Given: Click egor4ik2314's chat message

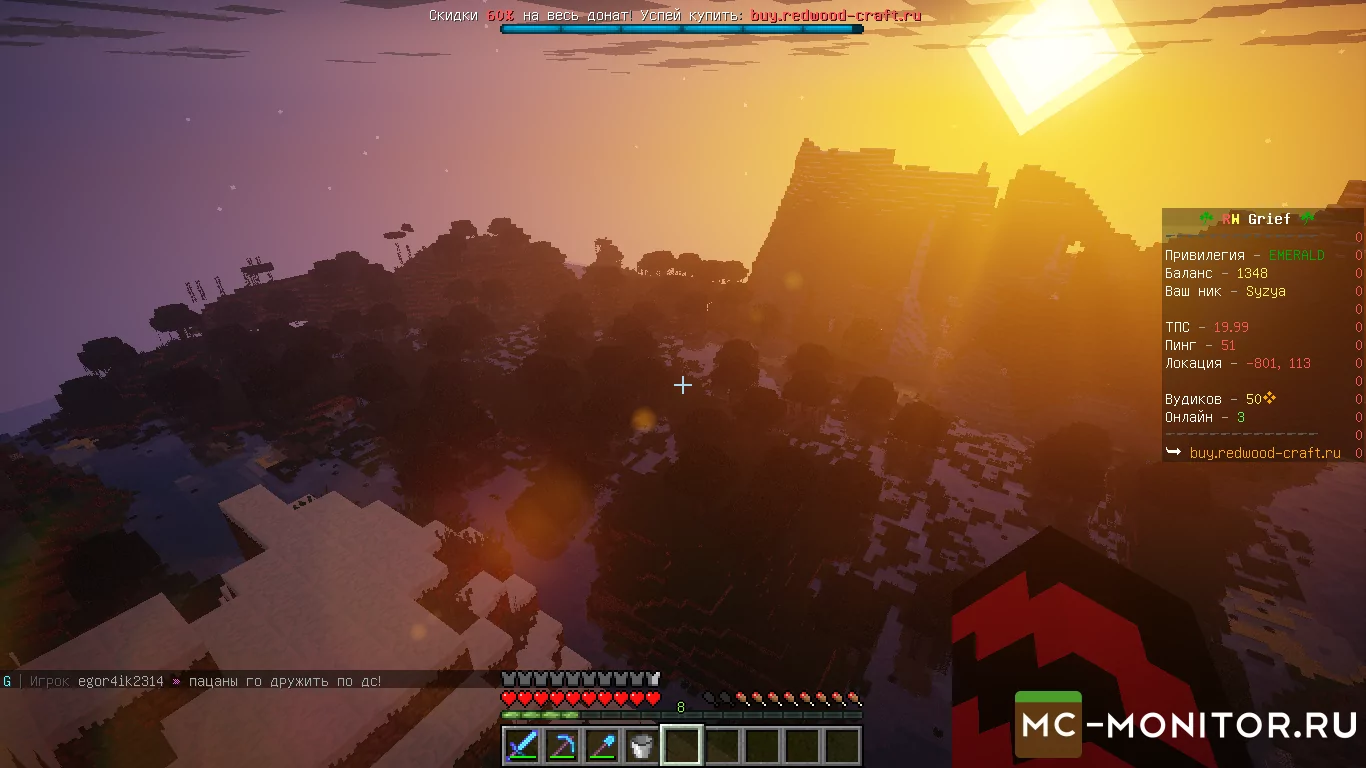Looking at the screenshot, I should click(277, 681).
